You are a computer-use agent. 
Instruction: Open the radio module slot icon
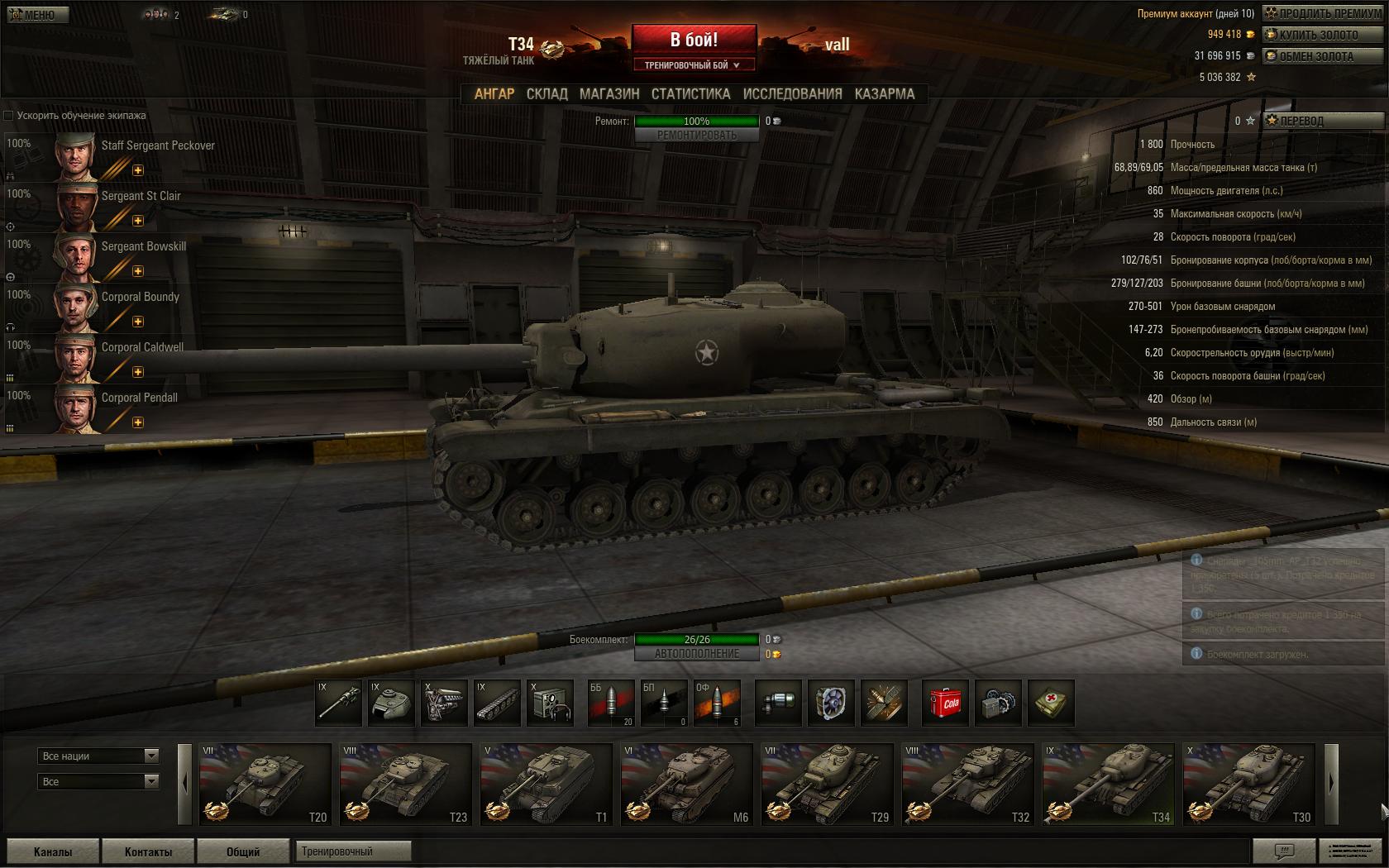tap(549, 703)
